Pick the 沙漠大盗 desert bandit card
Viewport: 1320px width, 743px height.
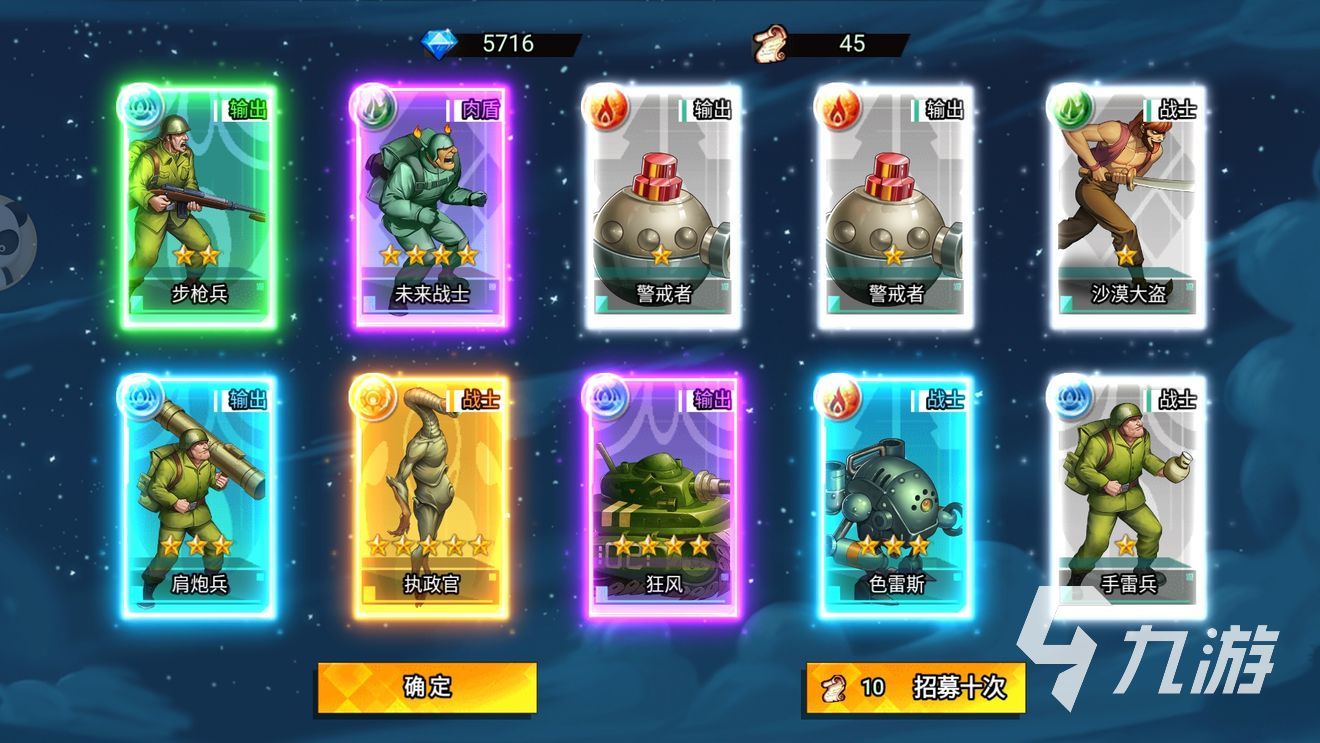pos(1128,206)
